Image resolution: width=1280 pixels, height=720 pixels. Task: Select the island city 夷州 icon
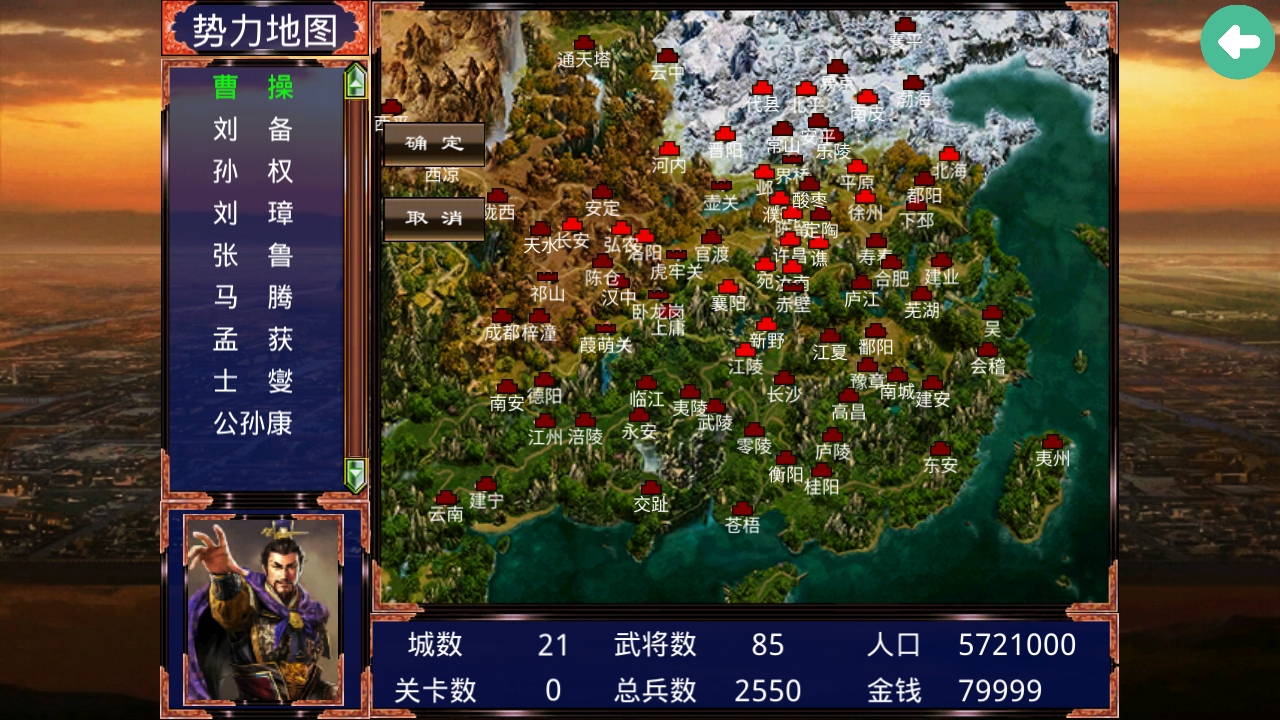[1051, 441]
